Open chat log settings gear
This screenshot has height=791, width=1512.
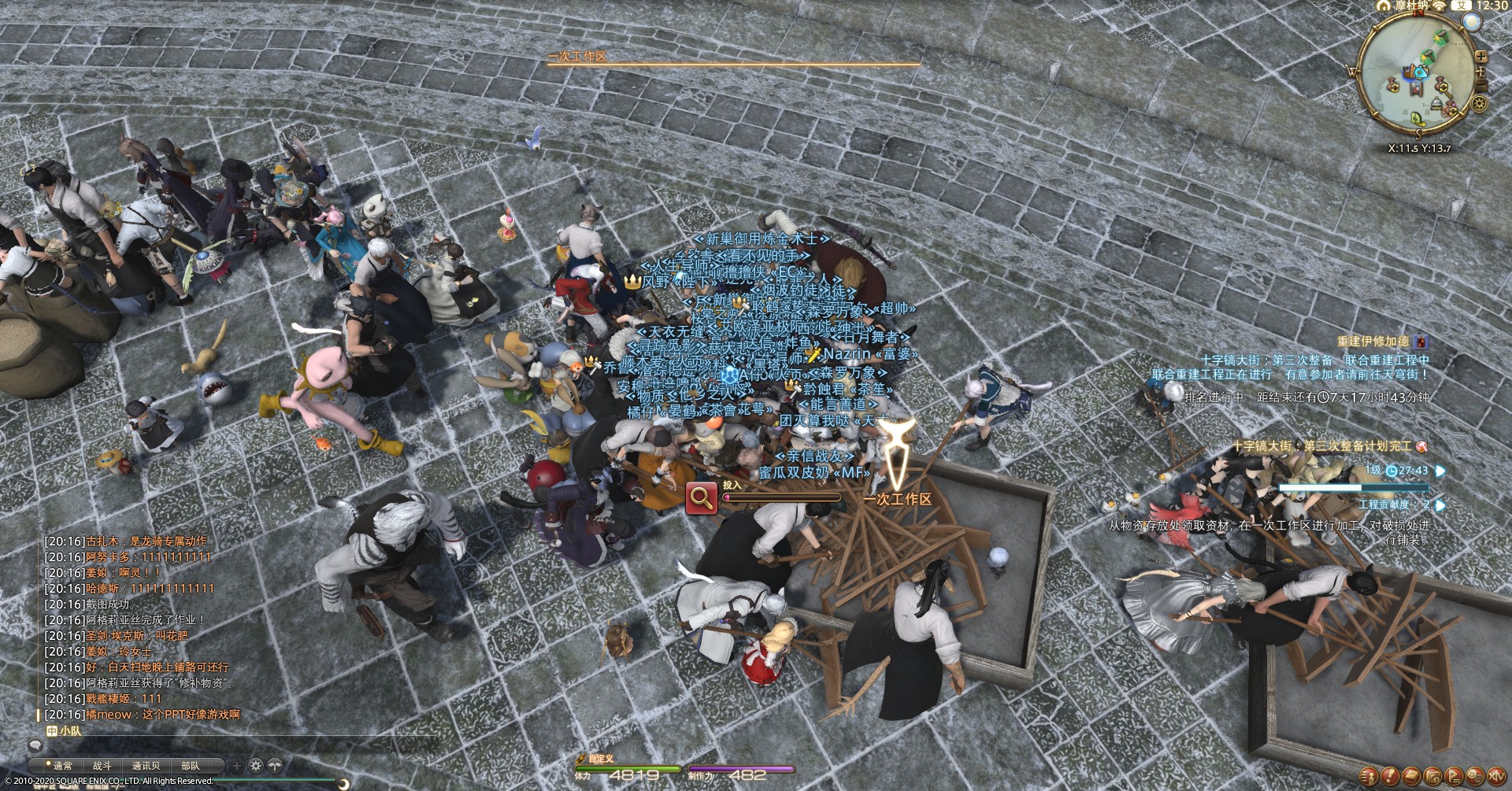pyautogui.click(x=256, y=765)
